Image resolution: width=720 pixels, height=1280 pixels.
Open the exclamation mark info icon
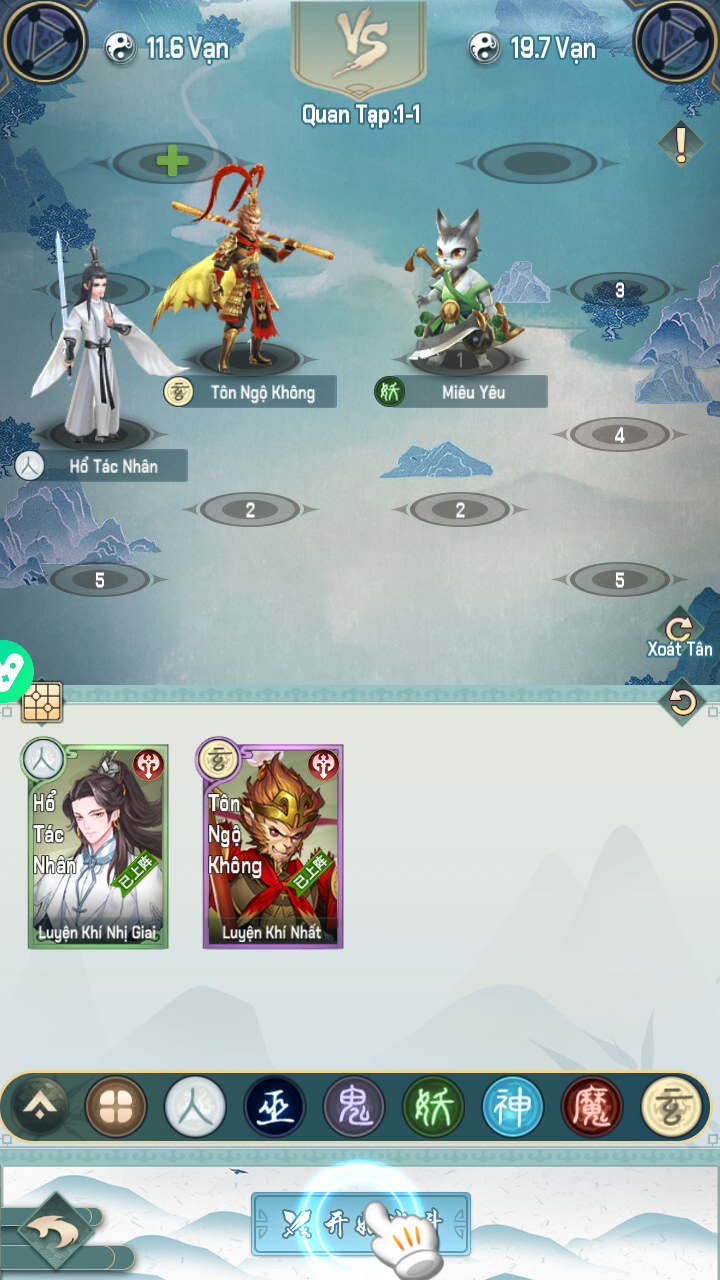coord(682,145)
